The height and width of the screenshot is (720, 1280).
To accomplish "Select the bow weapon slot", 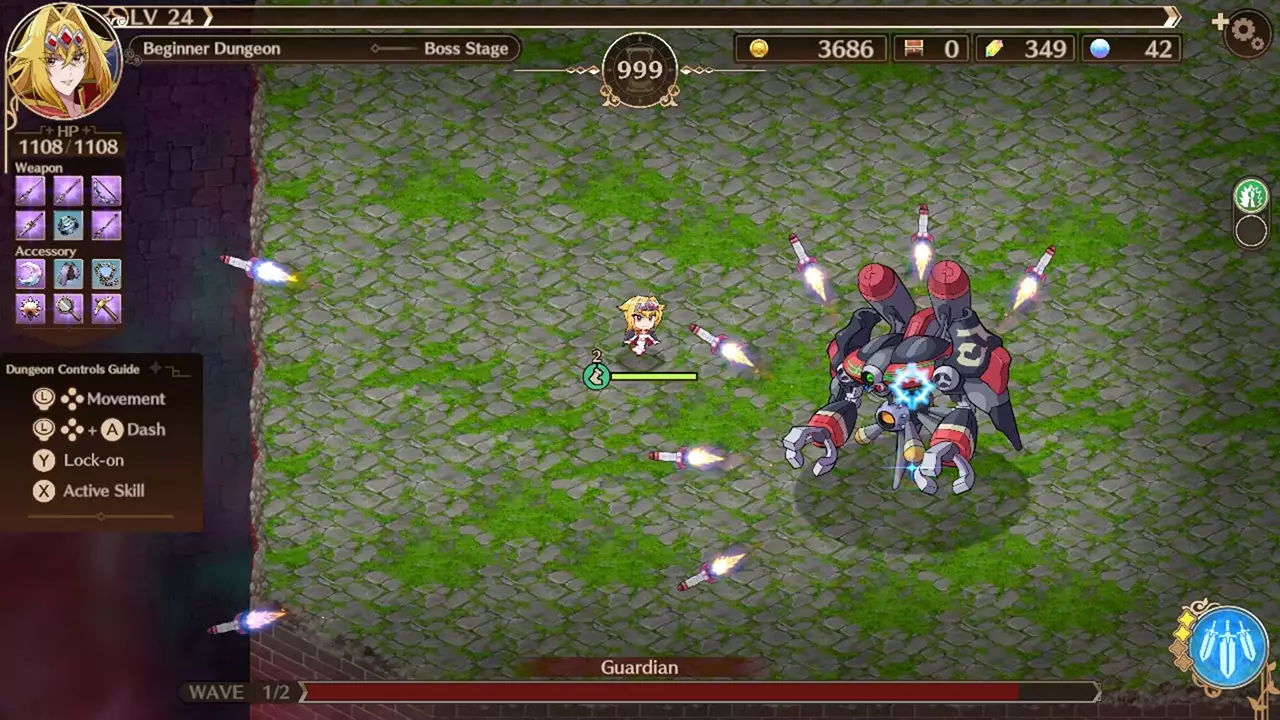I will coord(106,190).
